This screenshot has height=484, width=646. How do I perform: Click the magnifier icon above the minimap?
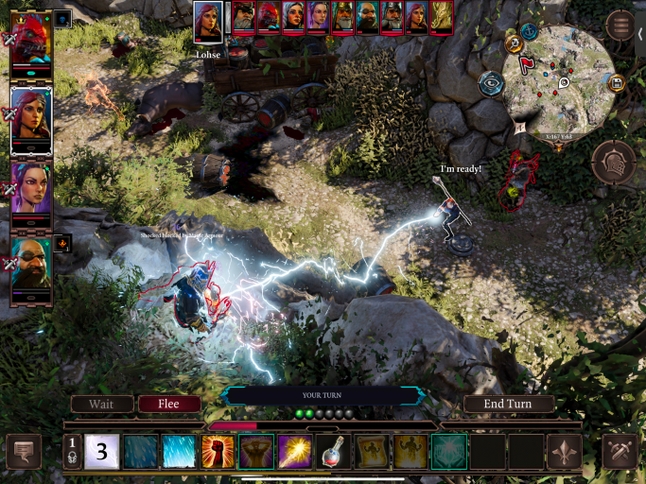514,43
